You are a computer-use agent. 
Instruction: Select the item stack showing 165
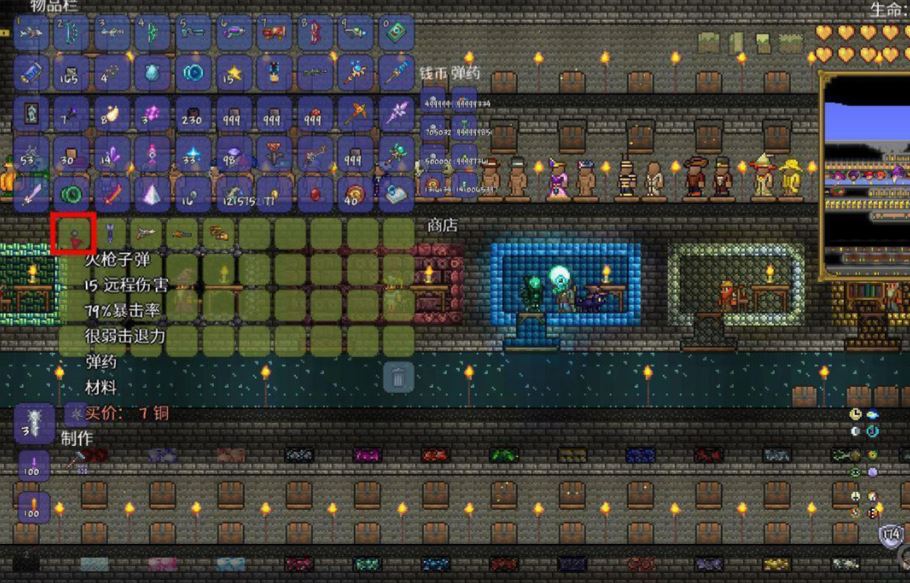[x=70, y=73]
